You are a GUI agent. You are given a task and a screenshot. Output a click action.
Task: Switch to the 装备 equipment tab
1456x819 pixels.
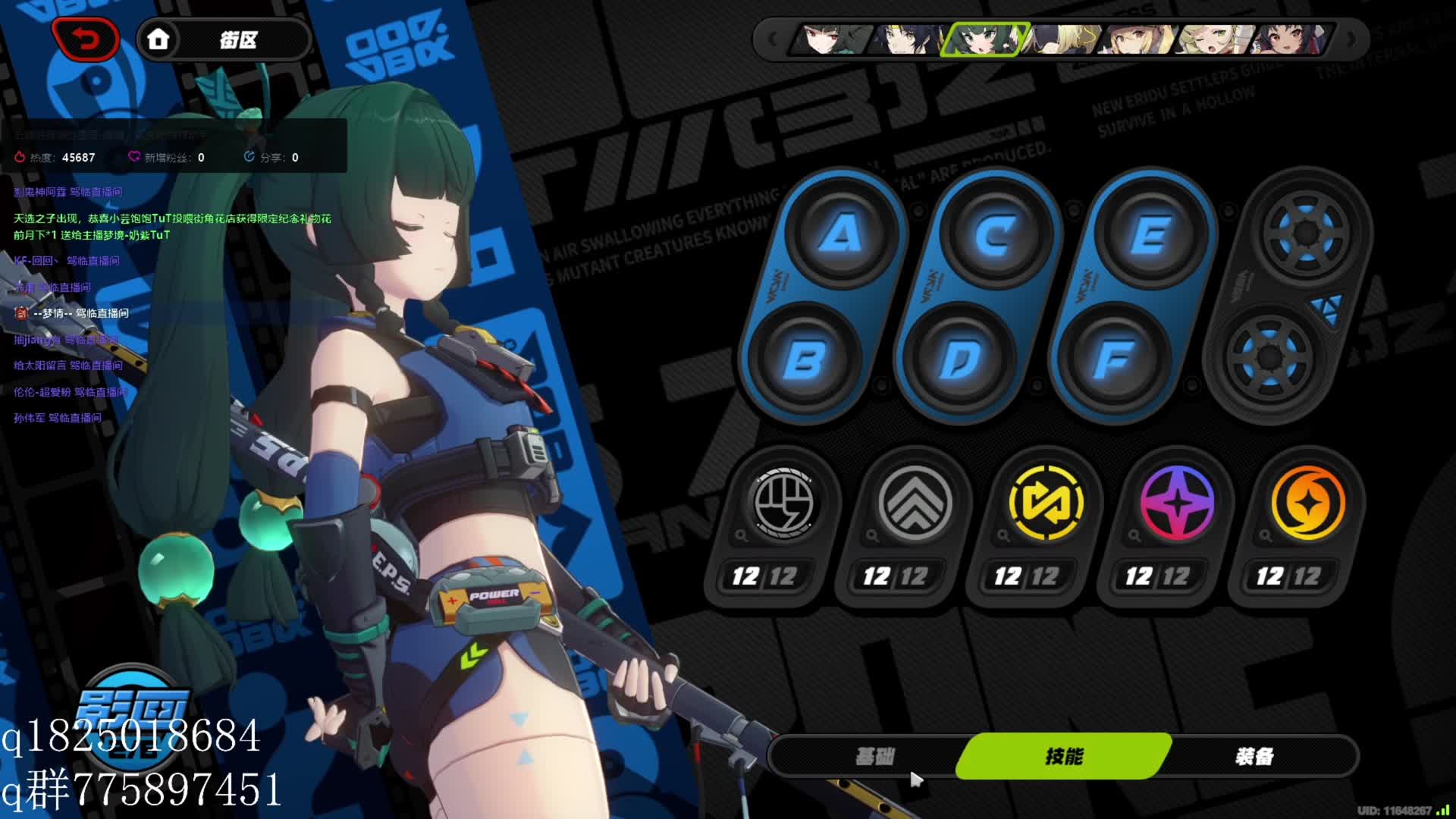[1254, 756]
